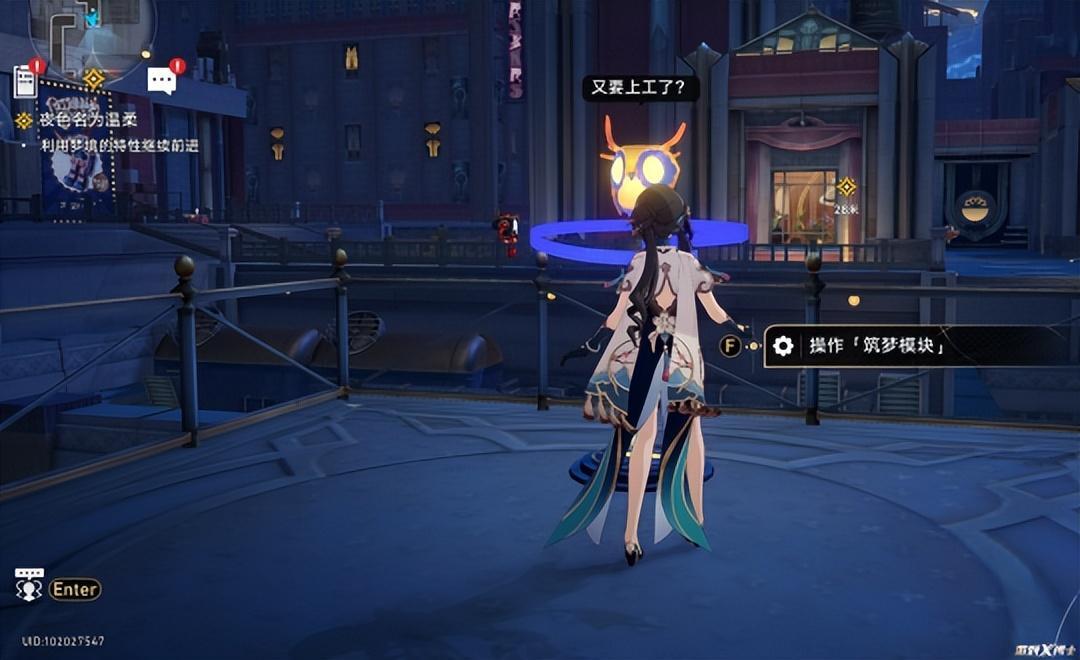Open the message speech-bubble icon
Viewport: 1080px width, 660px height.
coord(161,80)
